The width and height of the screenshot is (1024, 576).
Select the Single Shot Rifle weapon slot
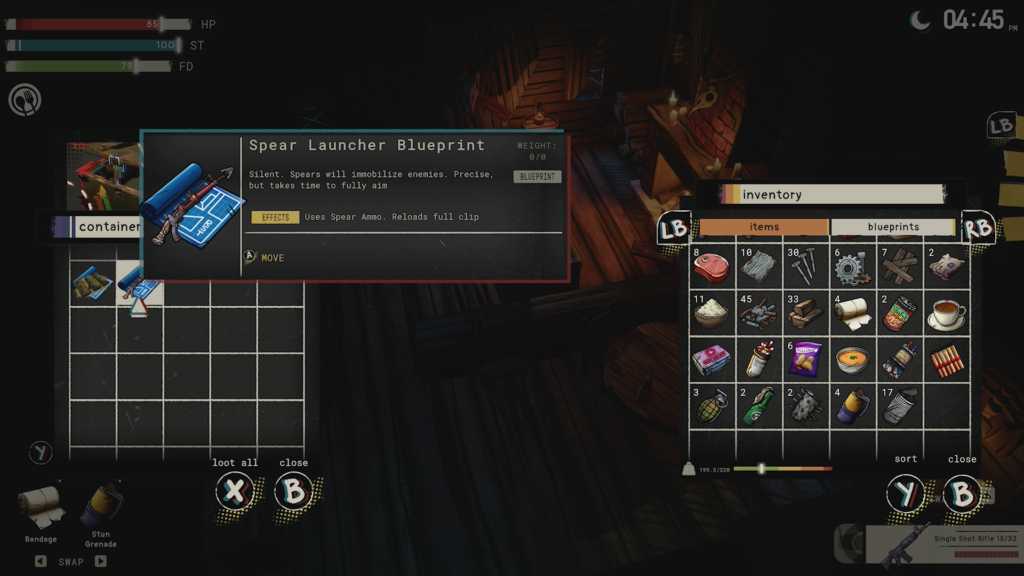tap(940, 546)
